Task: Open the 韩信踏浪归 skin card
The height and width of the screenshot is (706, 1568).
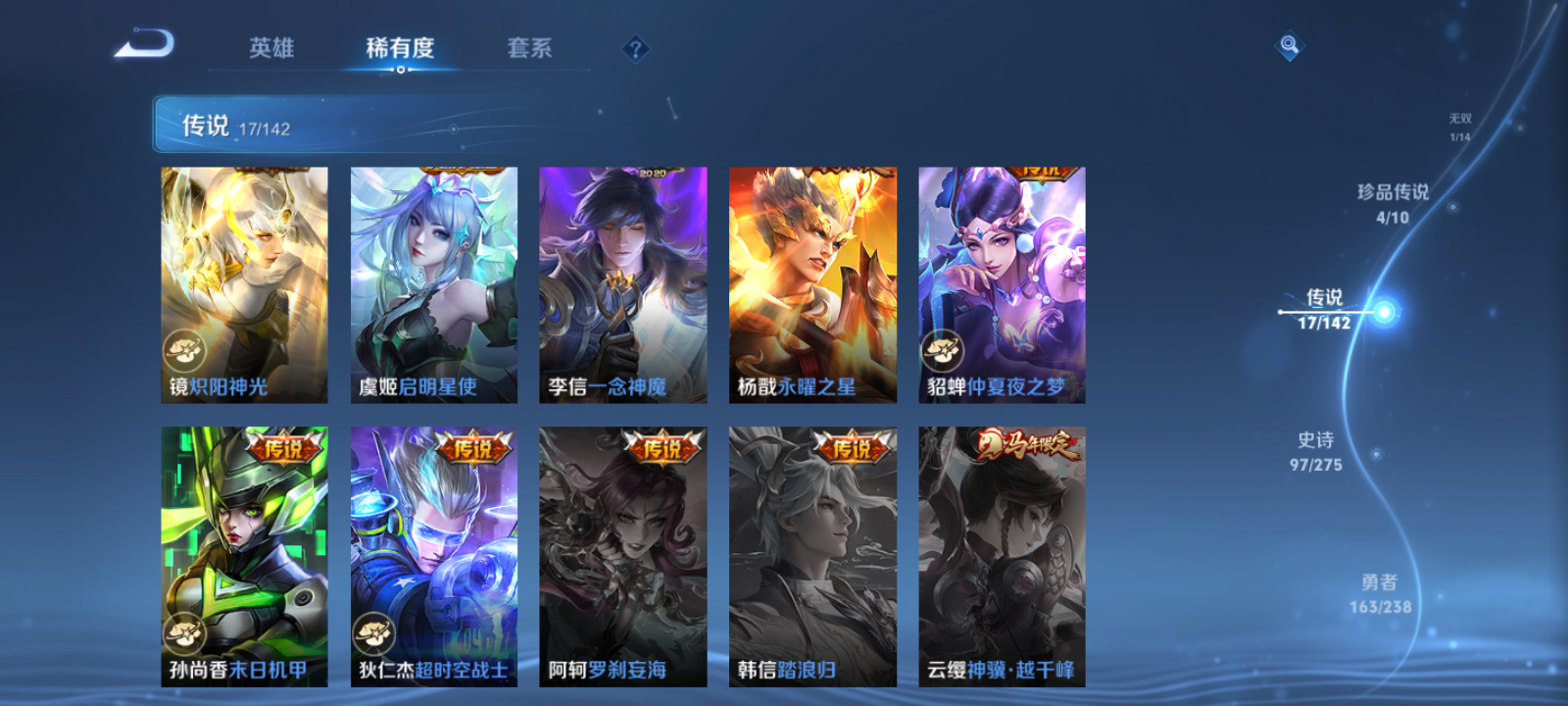Action: 813,549
